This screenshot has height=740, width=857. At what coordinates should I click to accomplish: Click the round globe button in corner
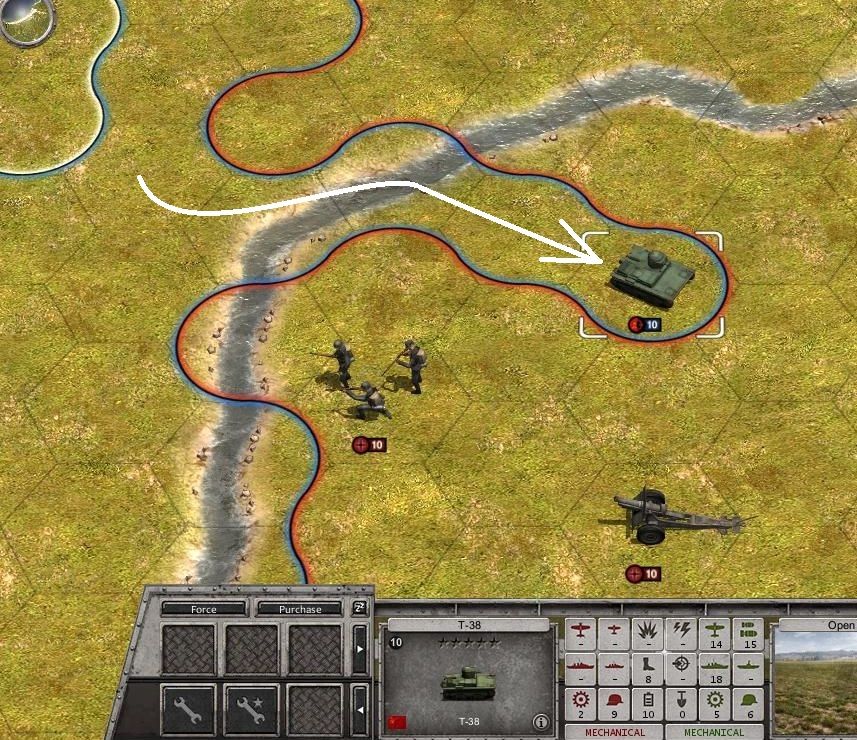point(25,22)
